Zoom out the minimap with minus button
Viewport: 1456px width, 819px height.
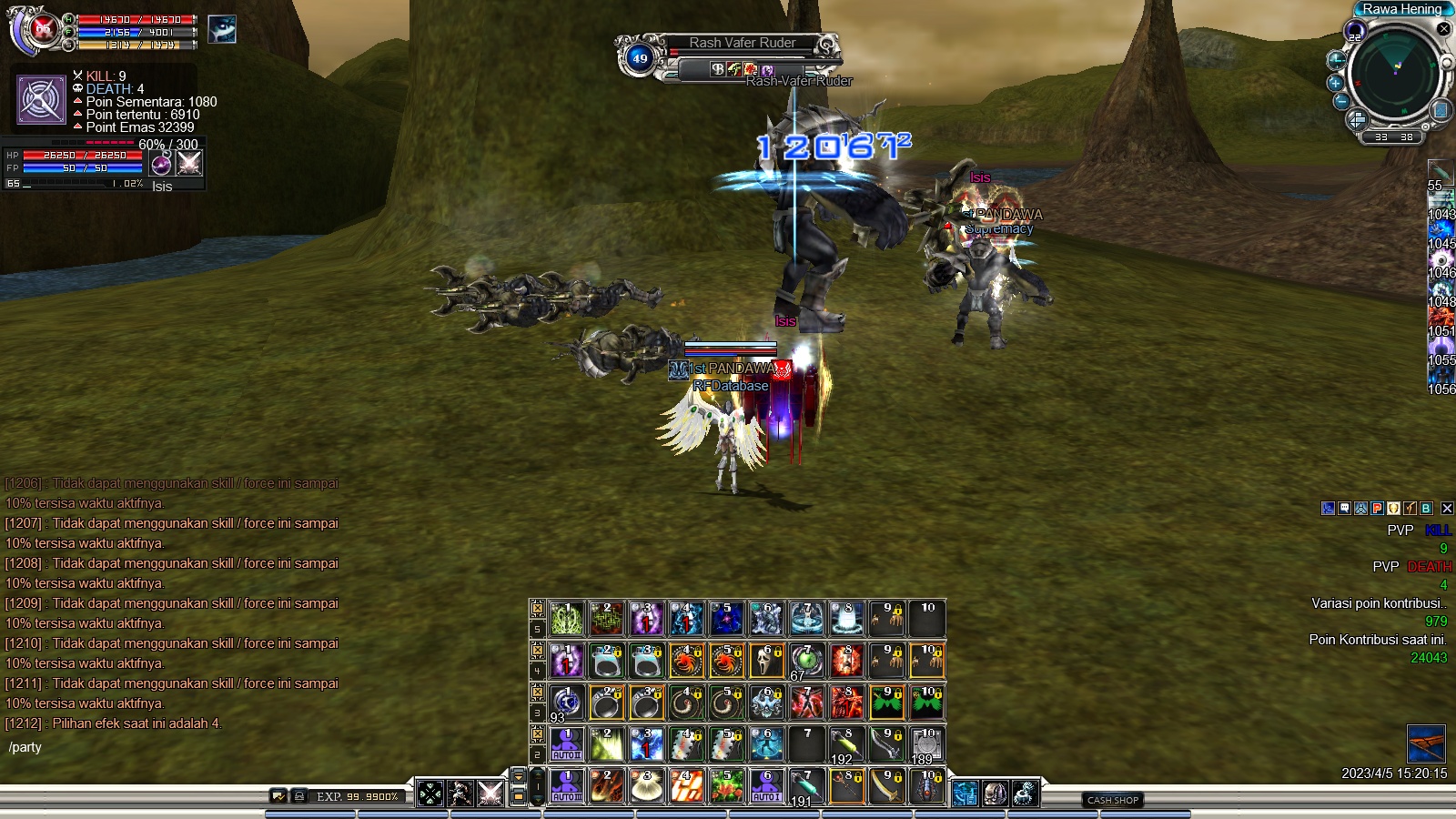[x=1340, y=102]
